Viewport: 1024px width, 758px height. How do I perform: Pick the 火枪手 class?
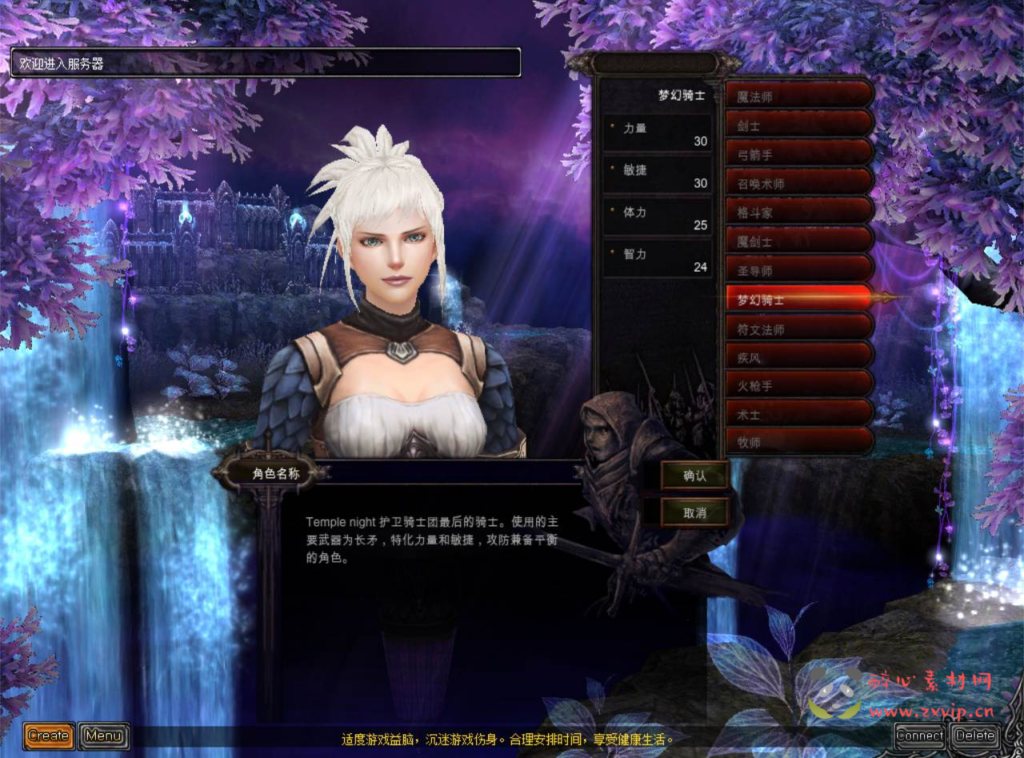[x=799, y=385]
